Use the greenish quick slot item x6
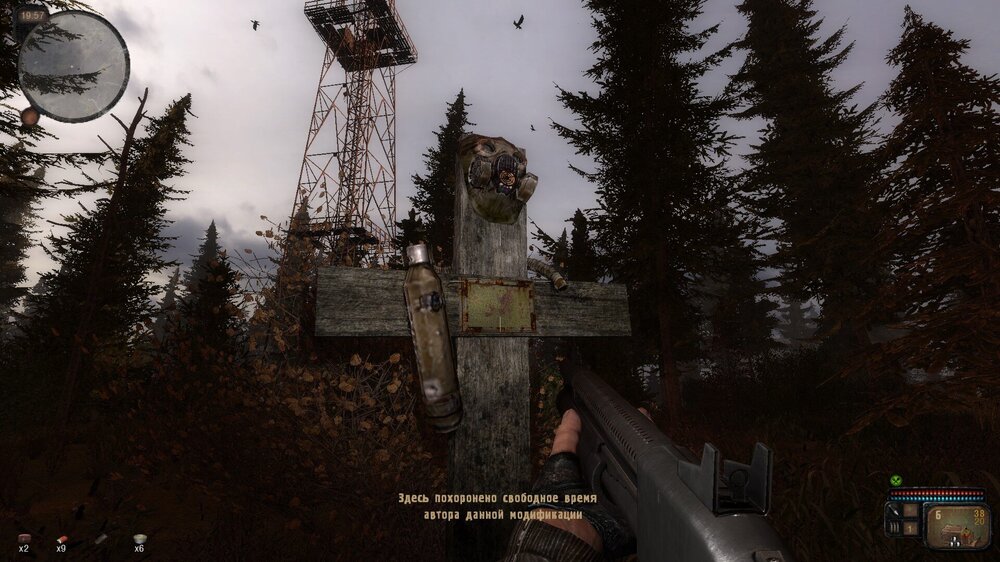The width and height of the screenshot is (1000, 562). pyautogui.click(x=139, y=538)
